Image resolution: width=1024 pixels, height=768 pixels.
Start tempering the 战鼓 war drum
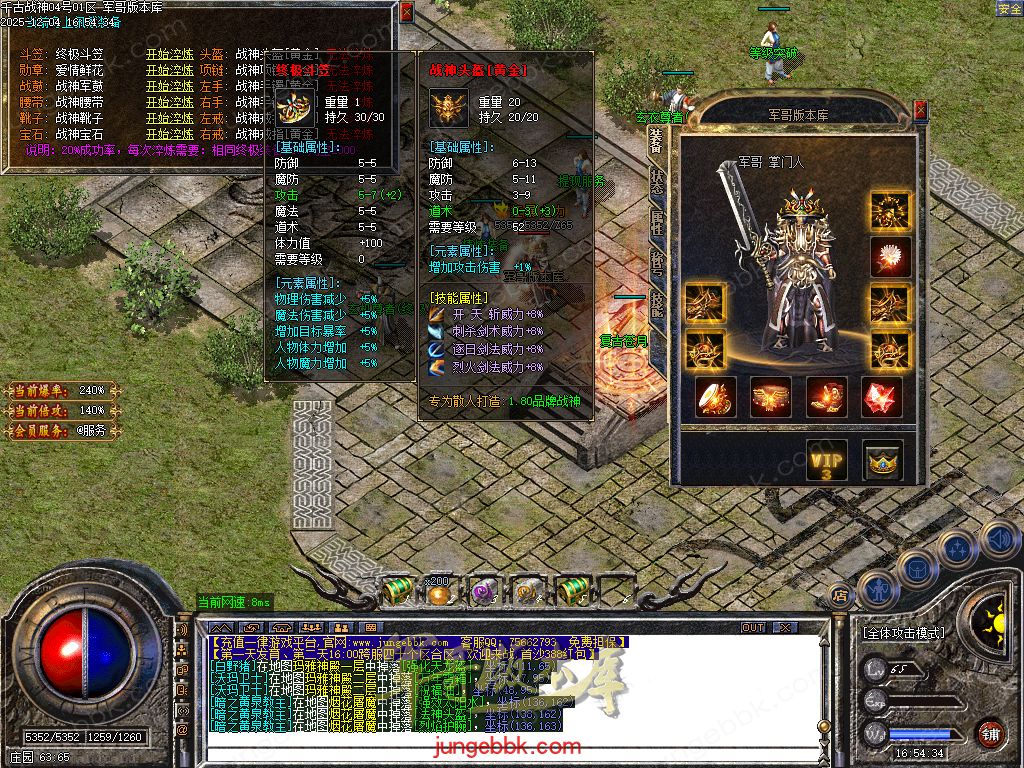[170, 87]
